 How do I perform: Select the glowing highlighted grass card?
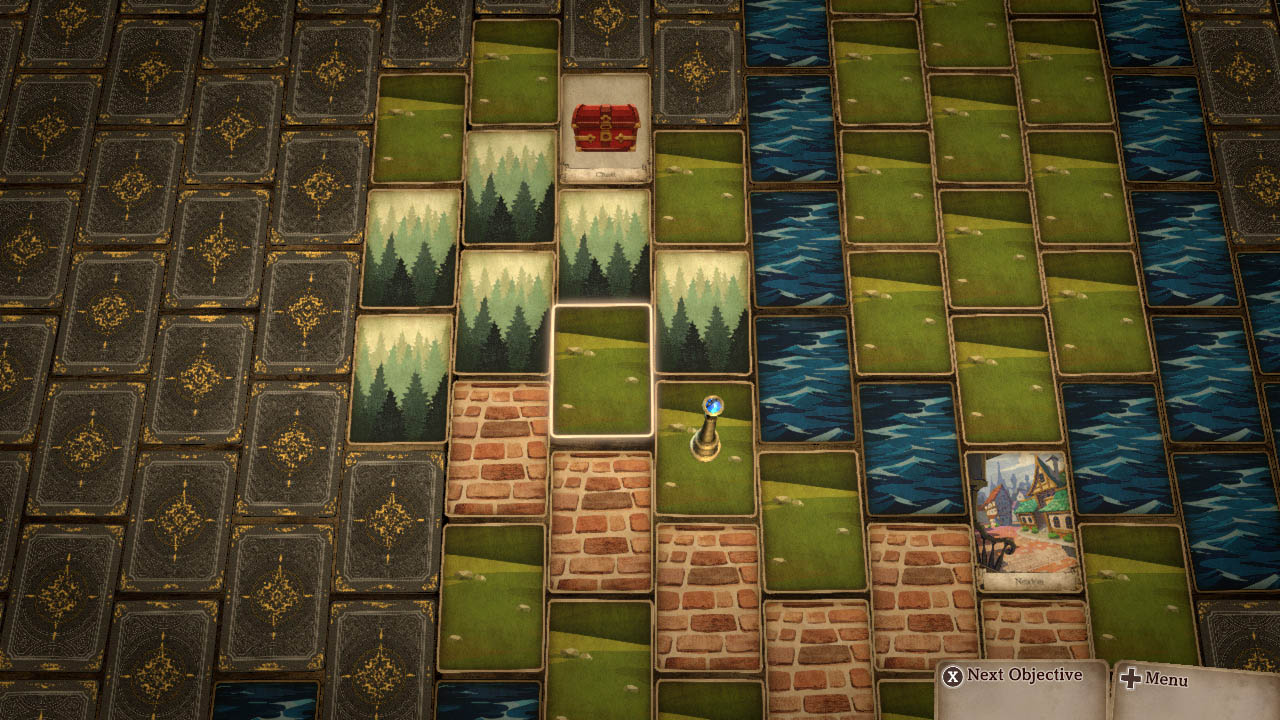601,370
